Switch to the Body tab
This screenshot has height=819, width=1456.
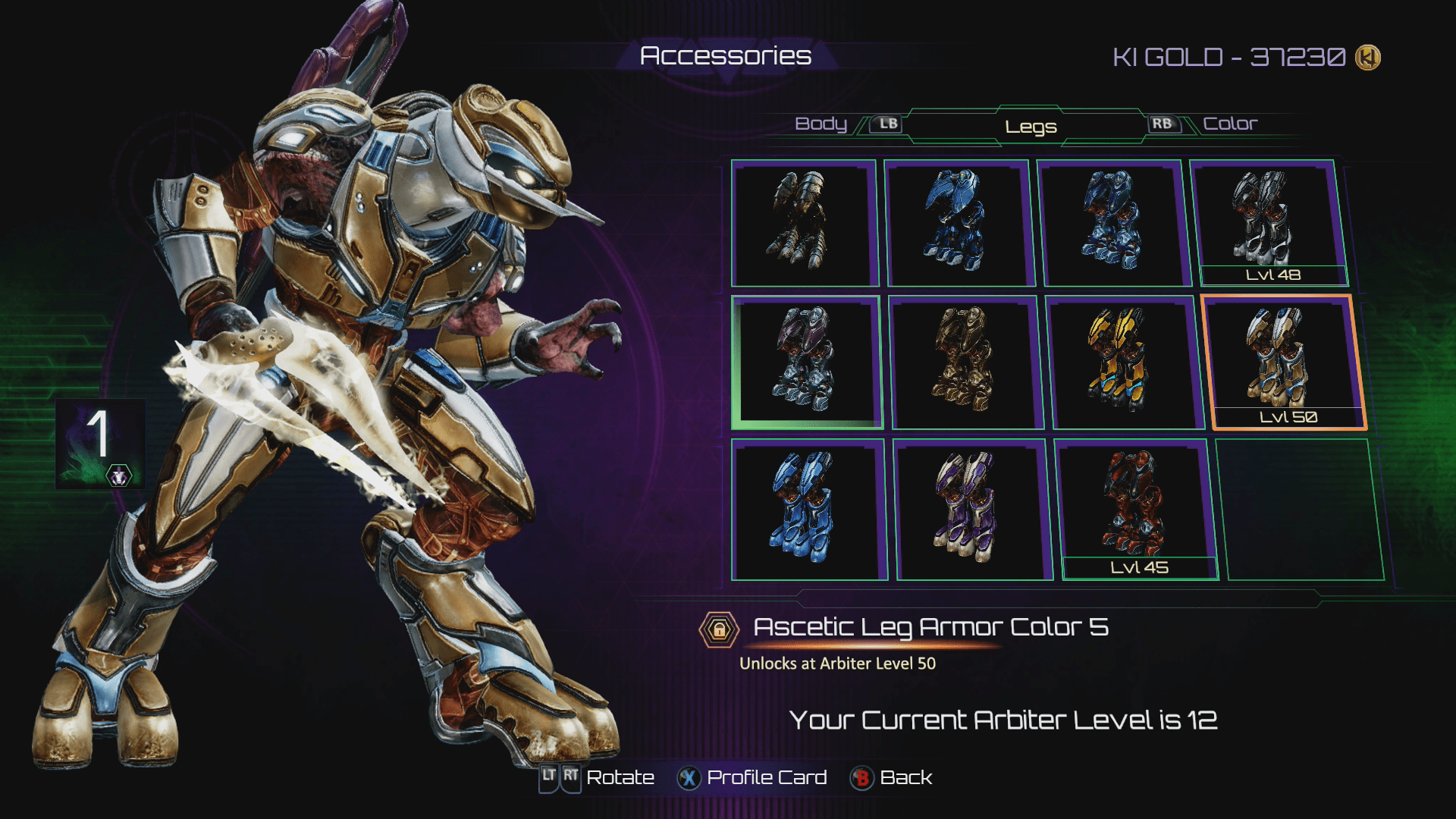click(821, 124)
